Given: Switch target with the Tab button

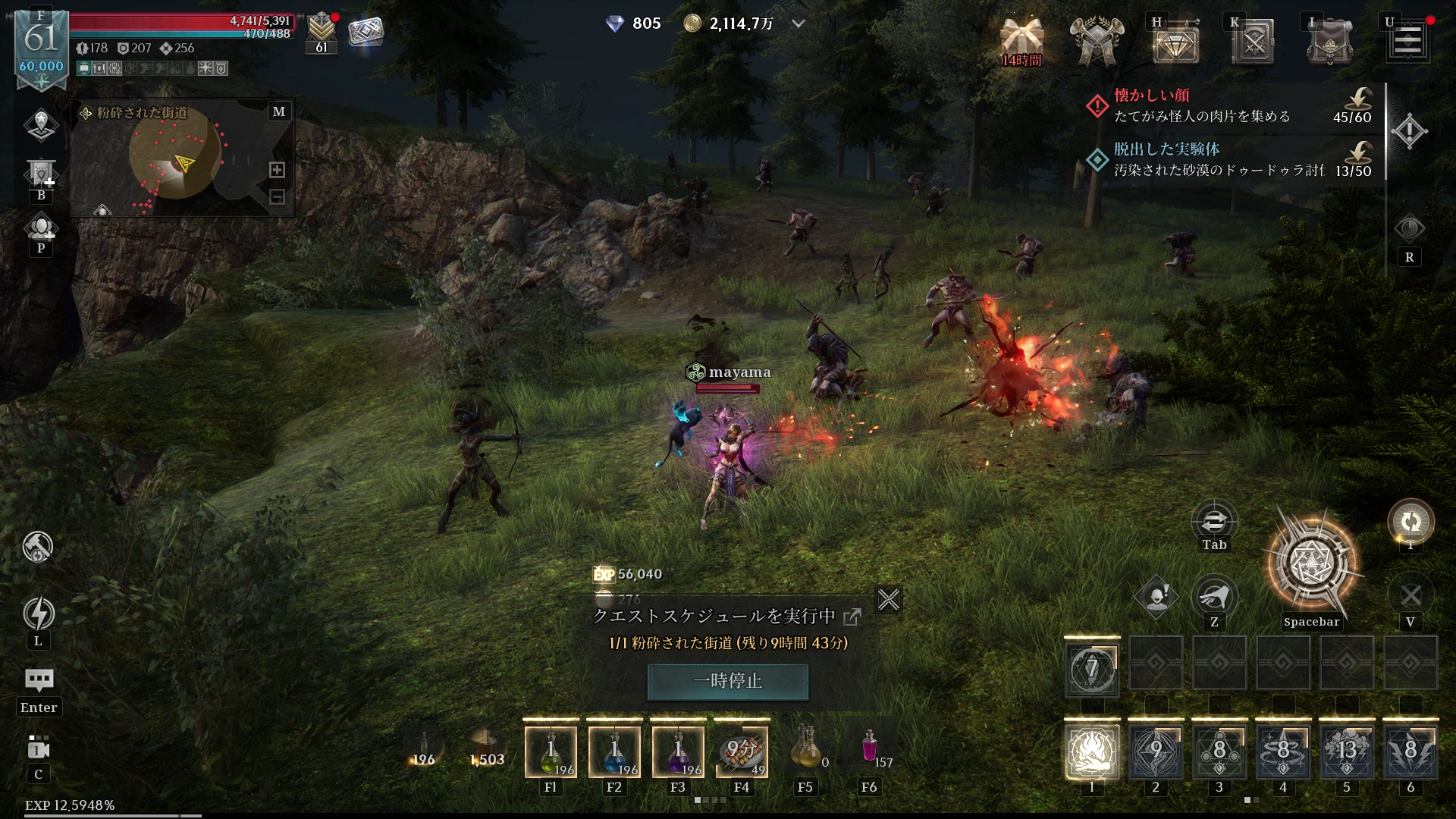Looking at the screenshot, I should [1214, 523].
